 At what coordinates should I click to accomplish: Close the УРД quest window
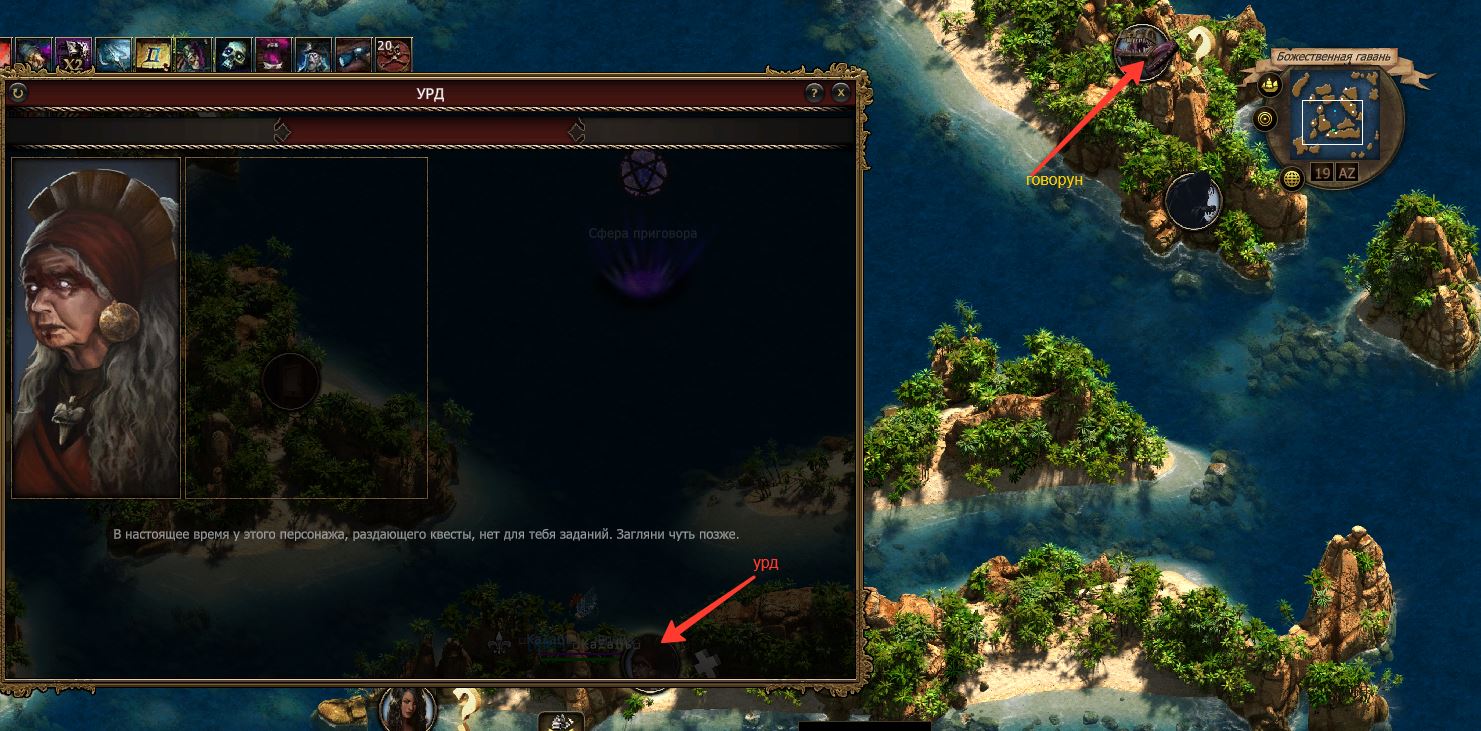point(841,93)
